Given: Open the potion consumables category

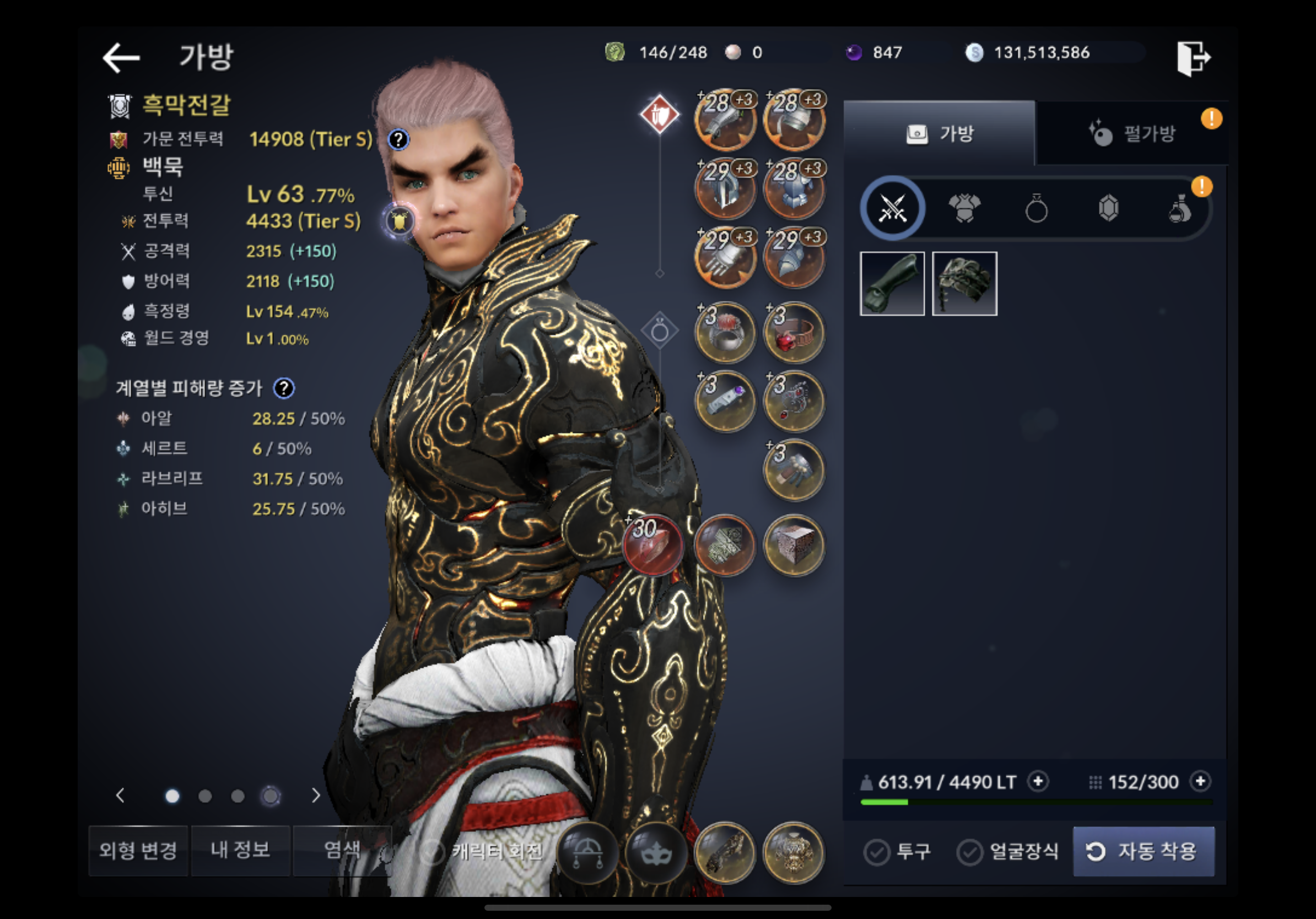Looking at the screenshot, I should click(x=1180, y=209).
